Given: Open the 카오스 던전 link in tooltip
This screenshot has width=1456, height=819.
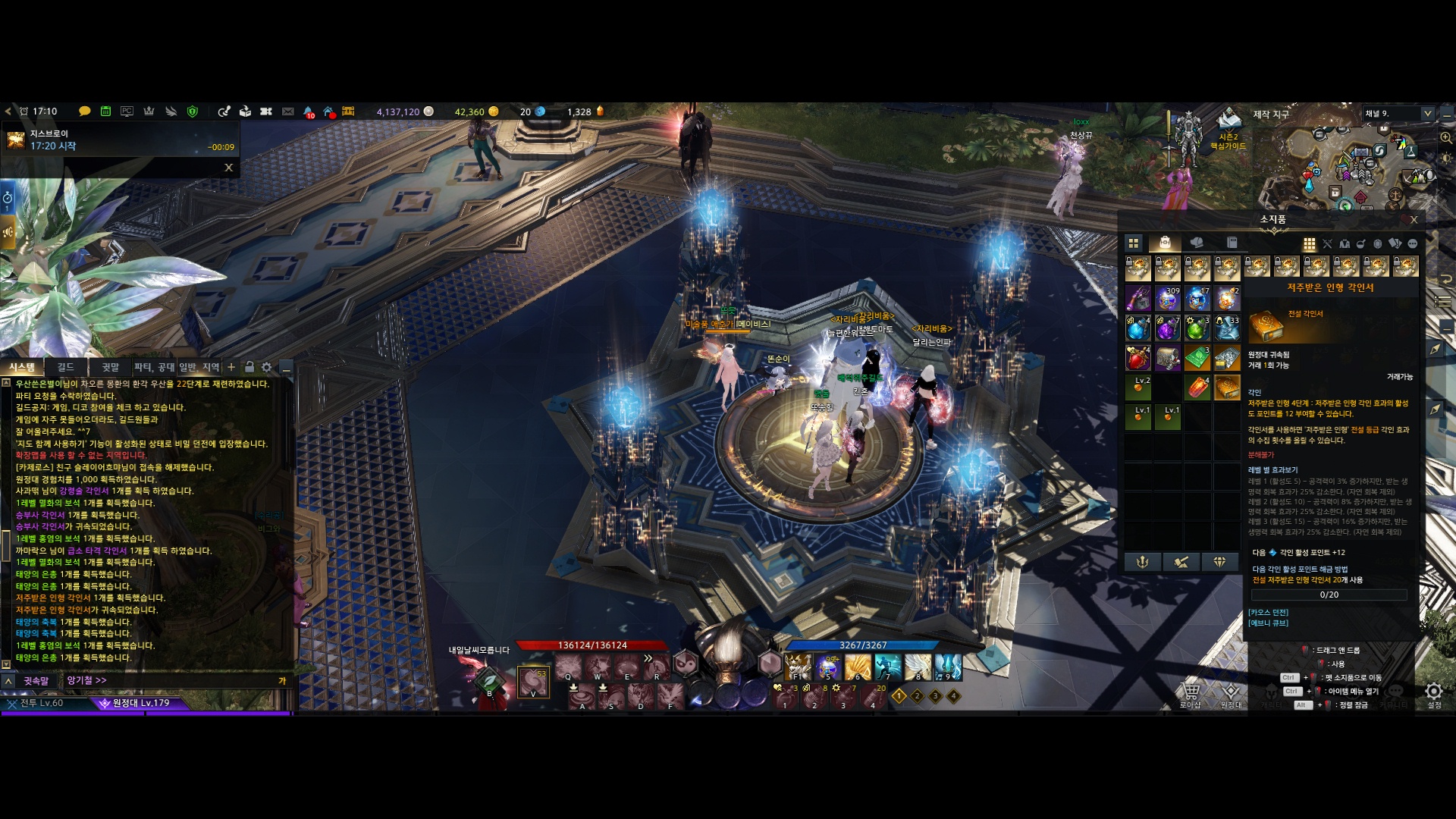Looking at the screenshot, I should click(x=1268, y=612).
